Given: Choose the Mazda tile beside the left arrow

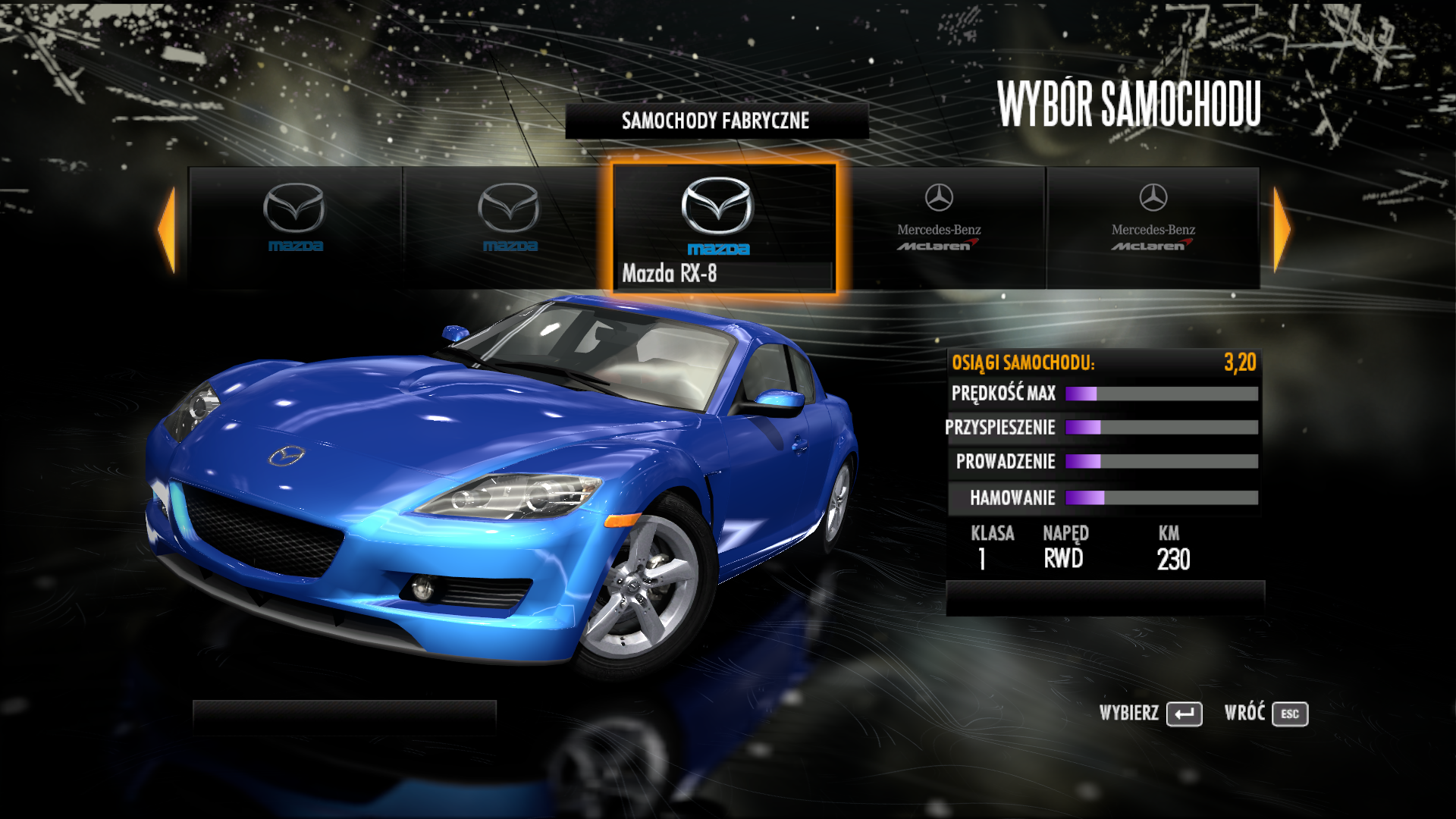Looking at the screenshot, I should tap(295, 227).
